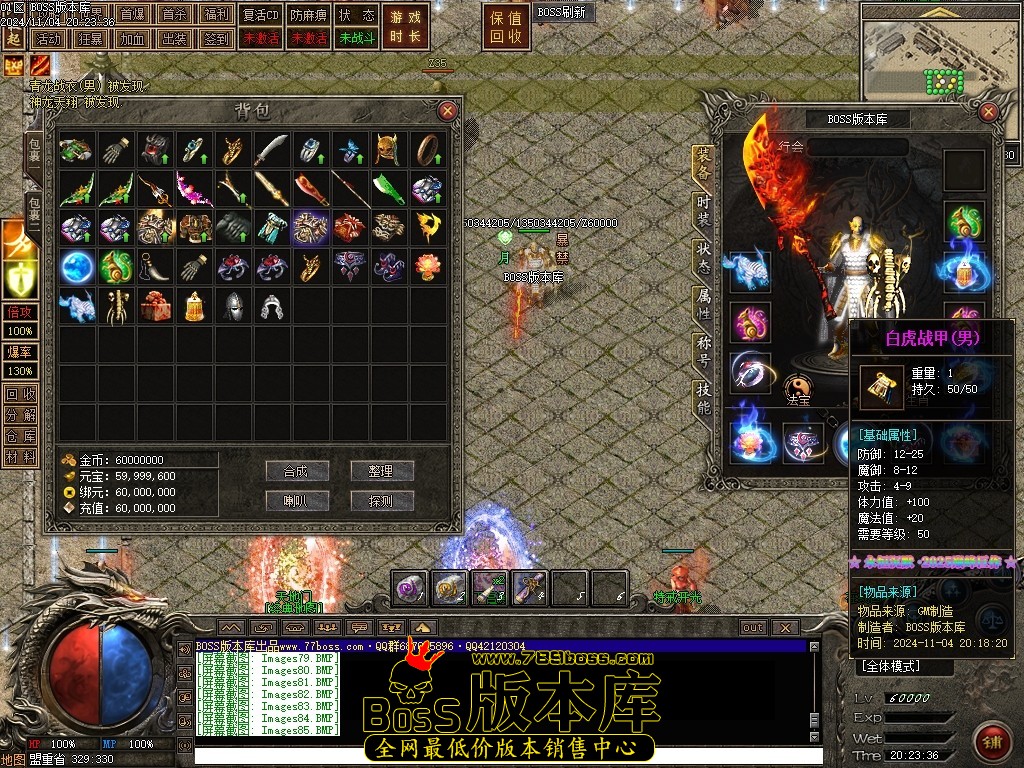Open the 福利 welfare menu
This screenshot has width=1024, height=768.
tap(215, 15)
